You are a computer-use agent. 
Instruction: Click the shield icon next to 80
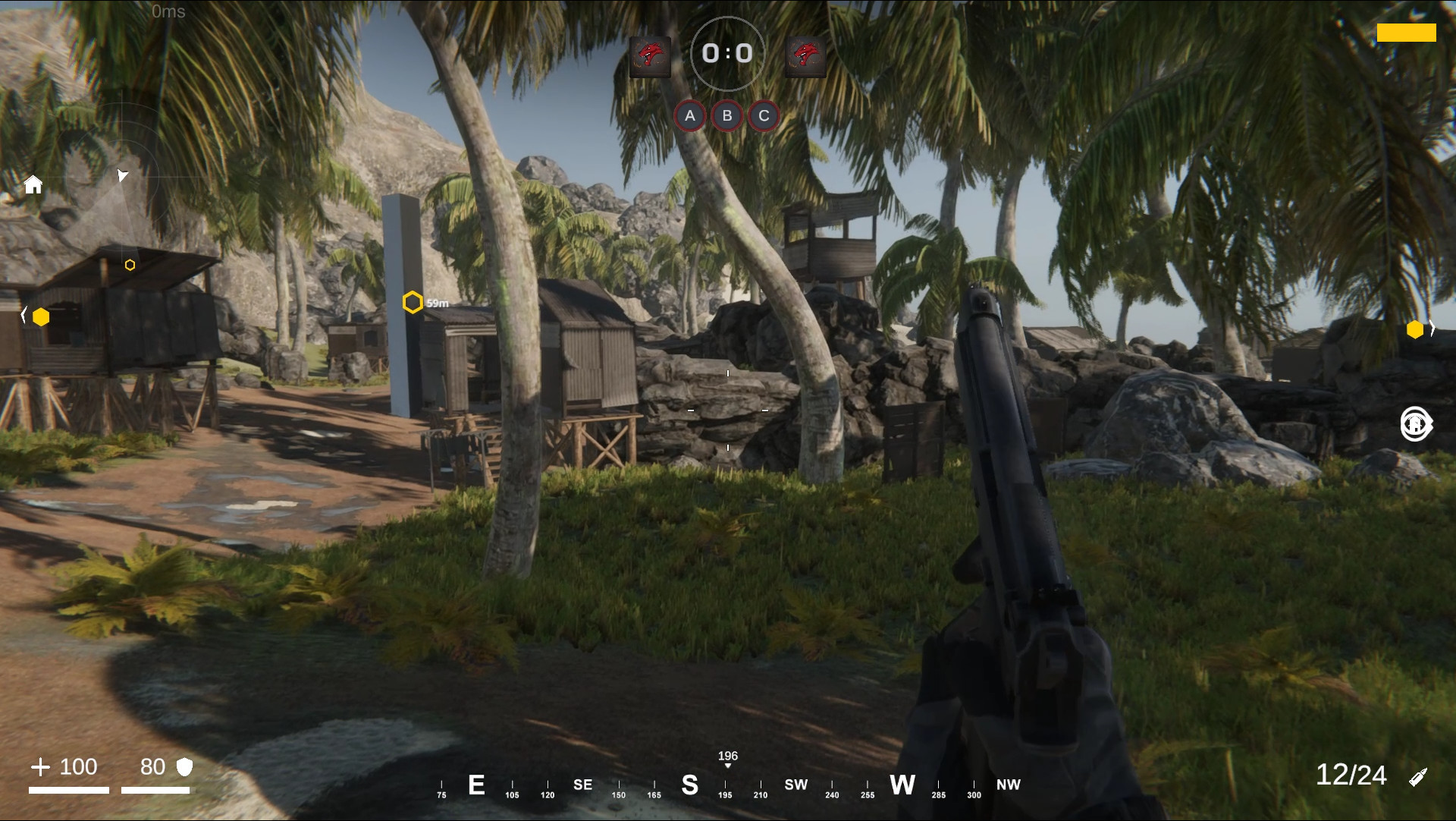pyautogui.click(x=183, y=767)
